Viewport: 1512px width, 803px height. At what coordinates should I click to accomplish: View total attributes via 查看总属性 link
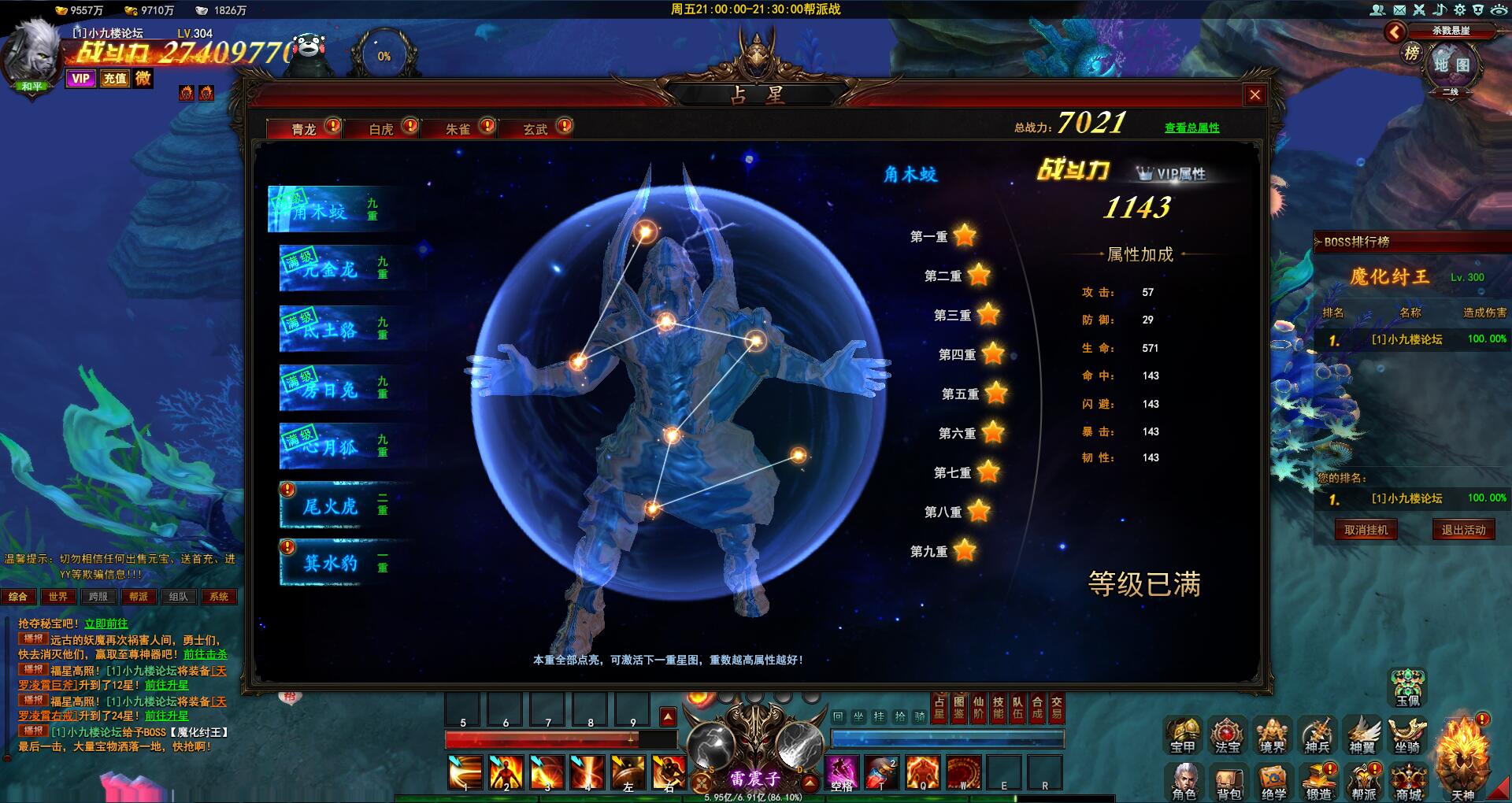point(1191,128)
